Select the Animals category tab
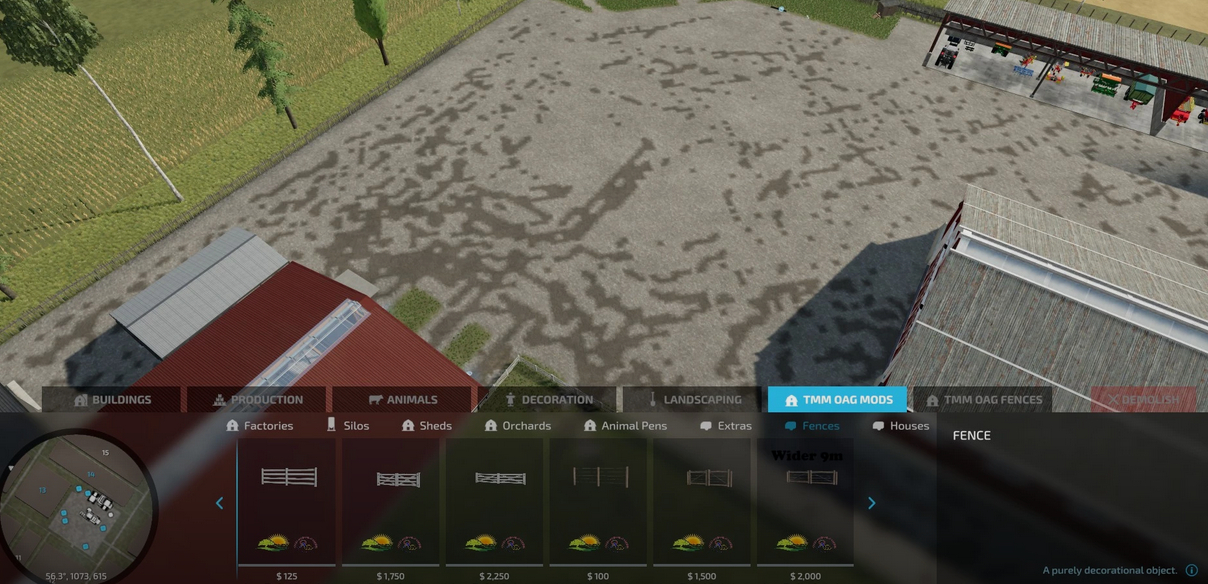Viewport: 1208px width, 584px height. [x=402, y=400]
